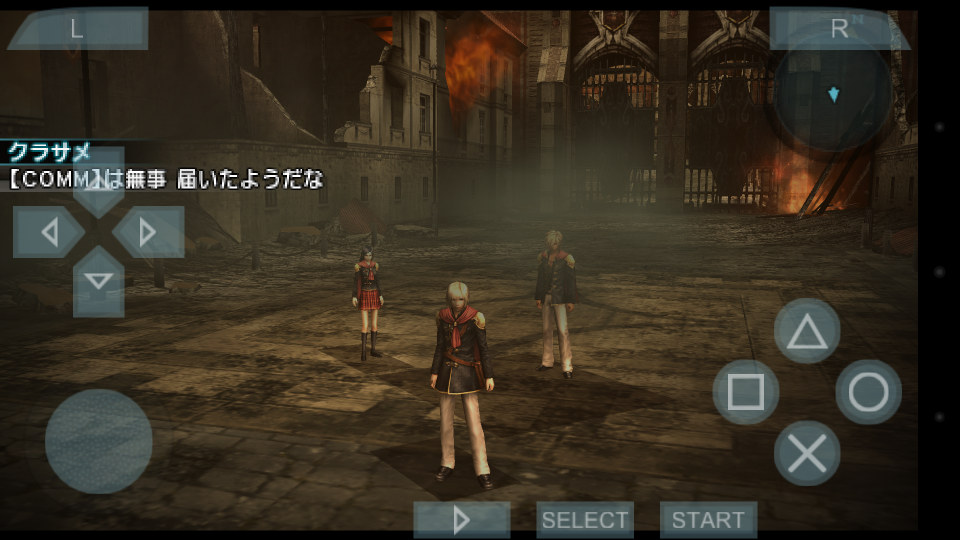Tap the D-pad right arrow
This screenshot has width=960, height=540.
tap(148, 232)
